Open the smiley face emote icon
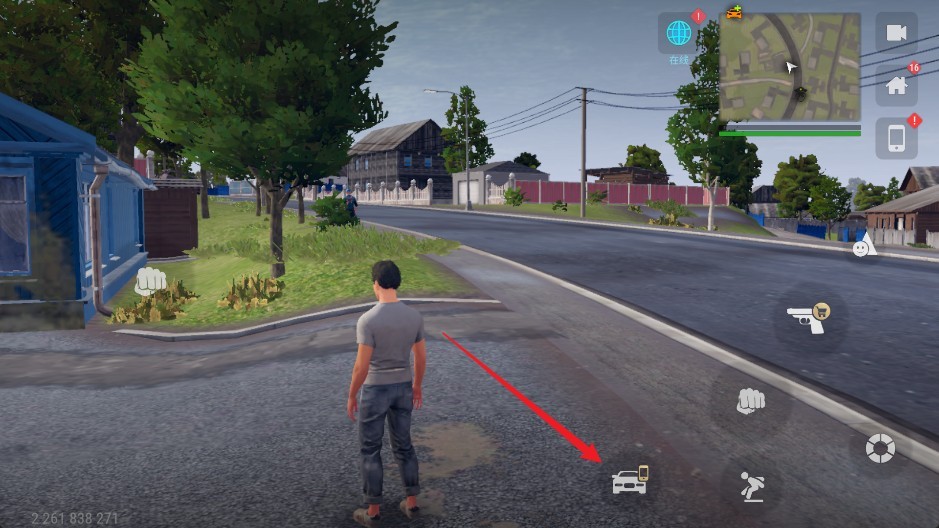 [x=863, y=246]
